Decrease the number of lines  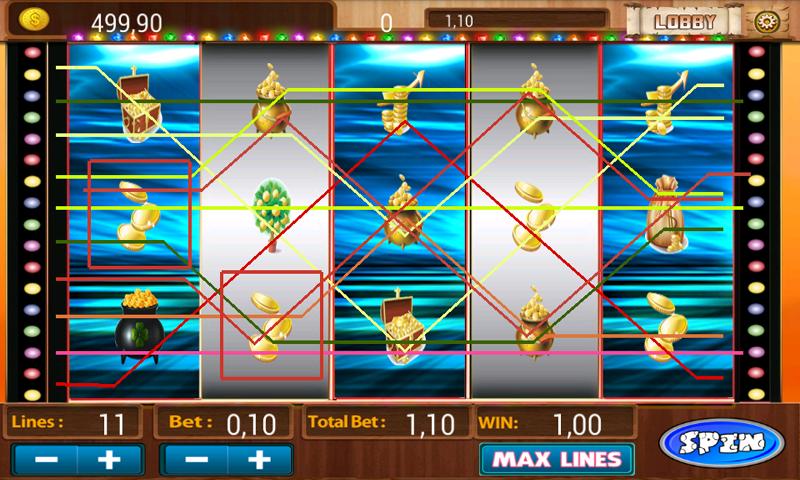pos(44,460)
